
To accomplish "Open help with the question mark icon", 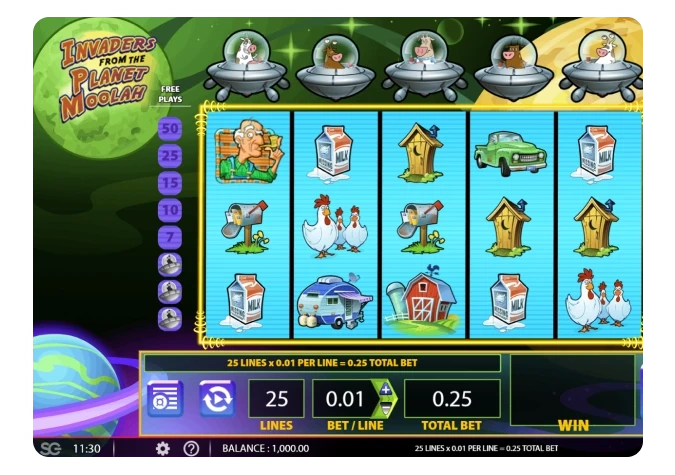I will tap(191, 449).
